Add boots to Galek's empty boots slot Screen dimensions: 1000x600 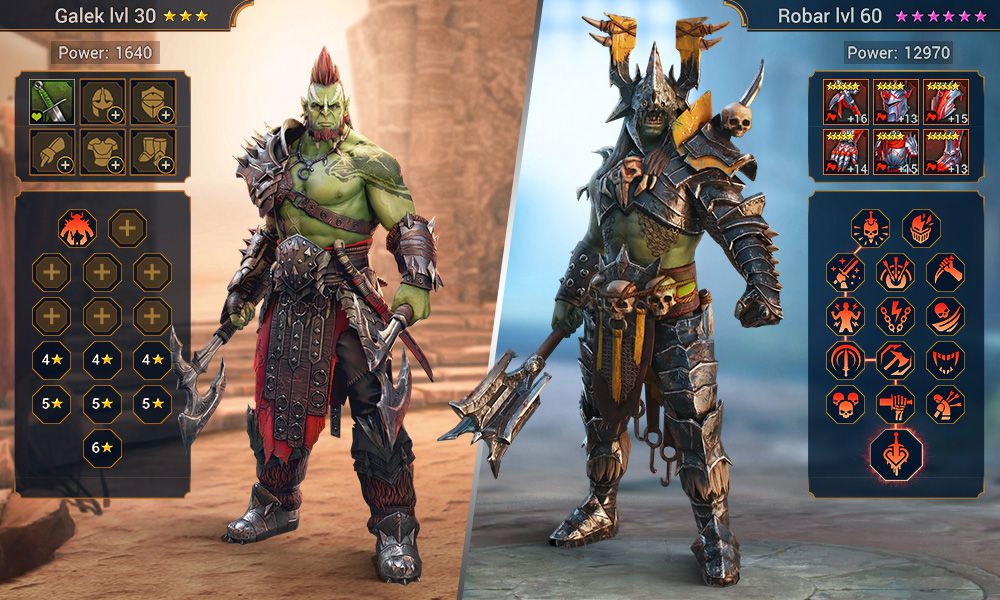coord(153,151)
